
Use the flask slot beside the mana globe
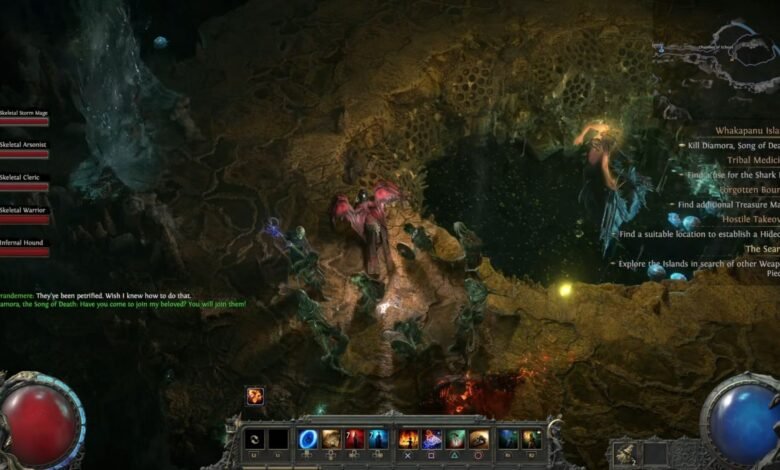point(623,454)
